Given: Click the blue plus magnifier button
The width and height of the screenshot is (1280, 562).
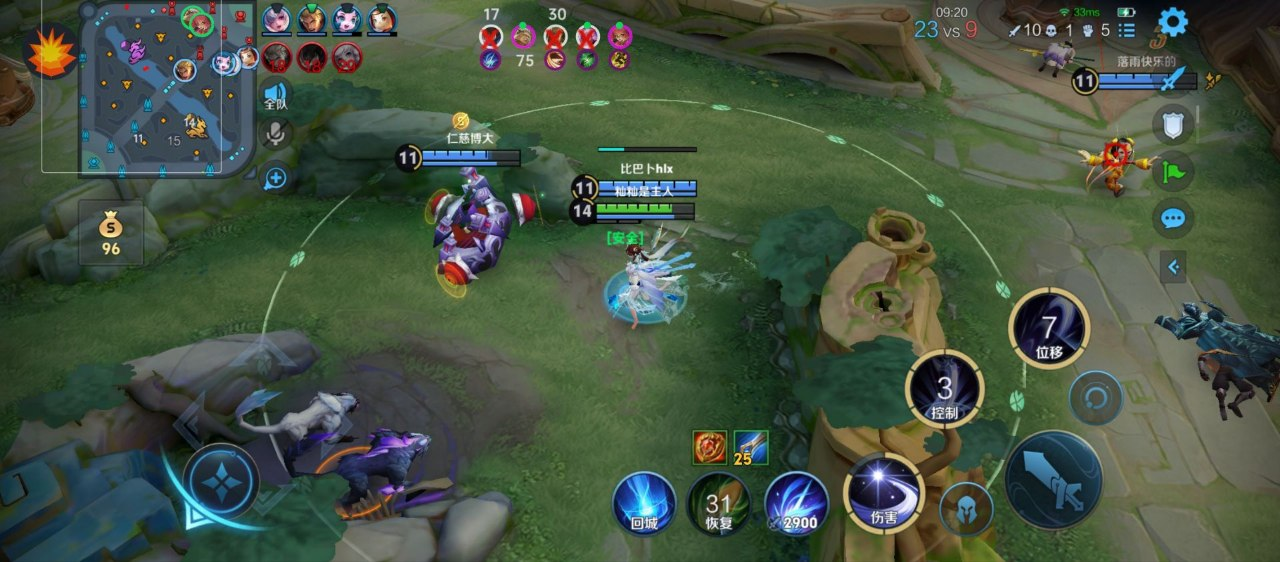Looking at the screenshot, I should coord(276,178).
